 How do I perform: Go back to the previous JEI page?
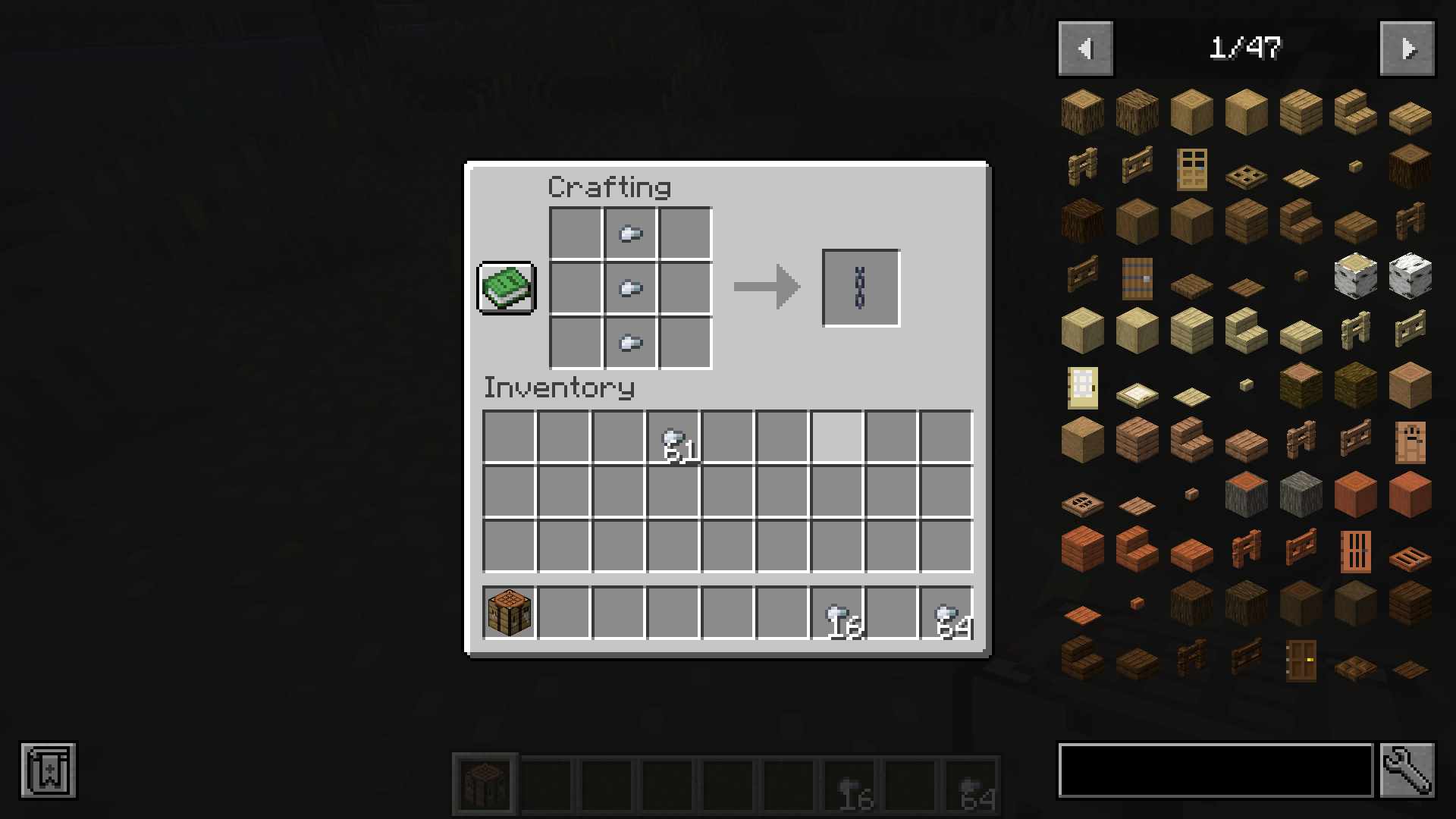pyautogui.click(x=1085, y=48)
